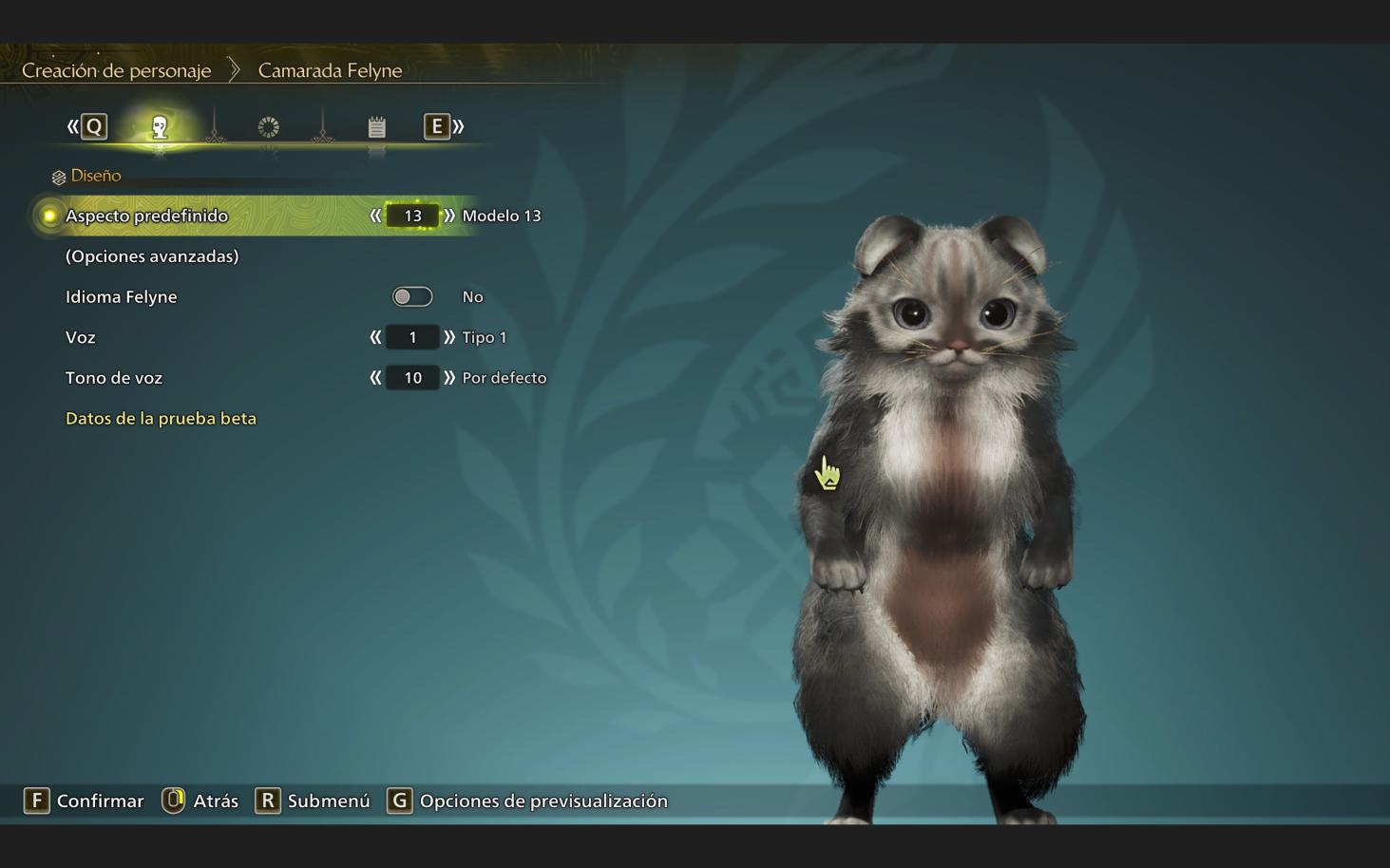Image resolution: width=1390 pixels, height=868 pixels.
Task: Toggle the Idioma Felyne switch
Action: pos(412,297)
